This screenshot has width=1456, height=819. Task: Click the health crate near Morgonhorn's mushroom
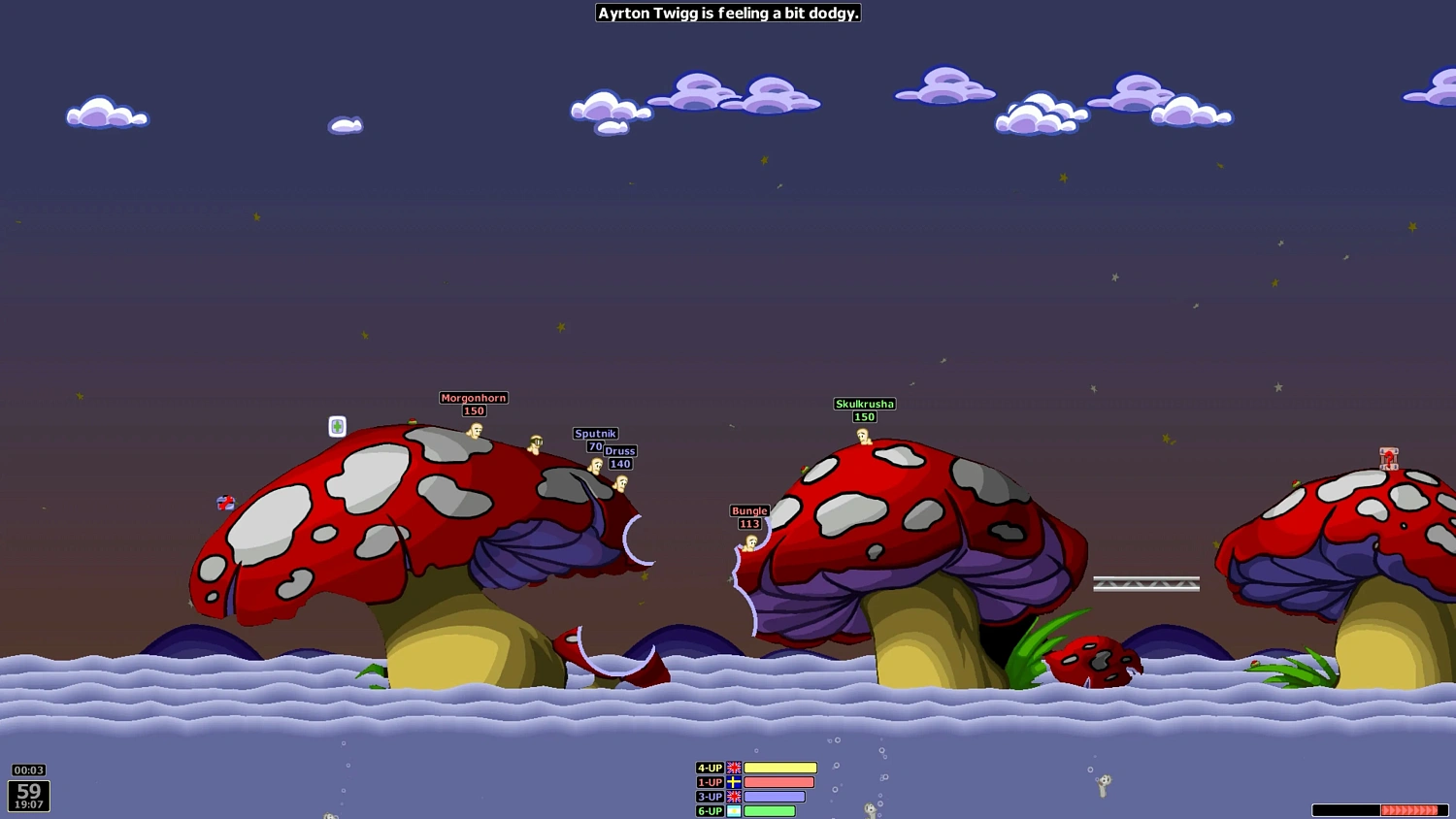(x=336, y=426)
